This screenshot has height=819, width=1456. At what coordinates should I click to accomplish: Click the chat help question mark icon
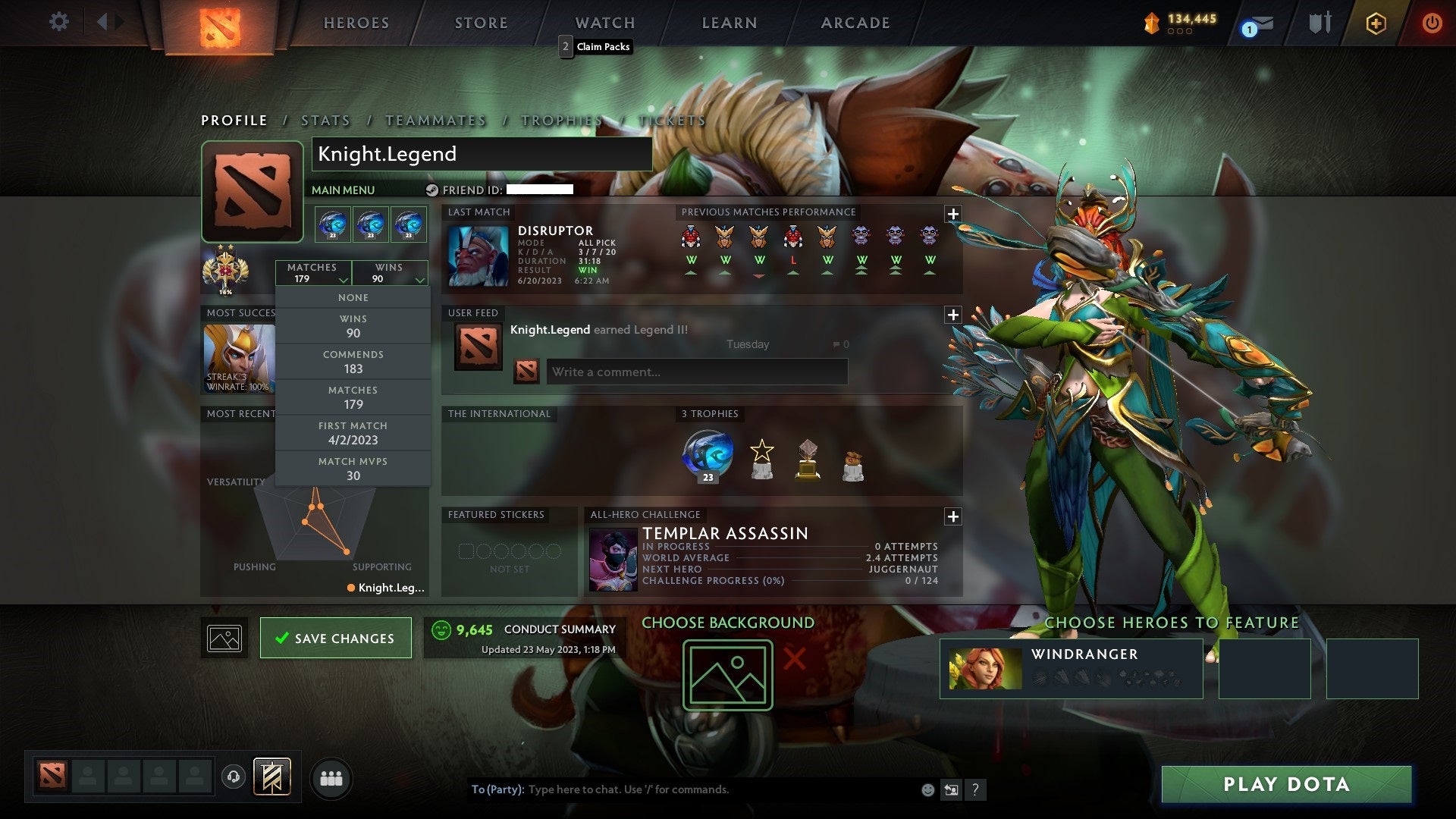[975, 789]
